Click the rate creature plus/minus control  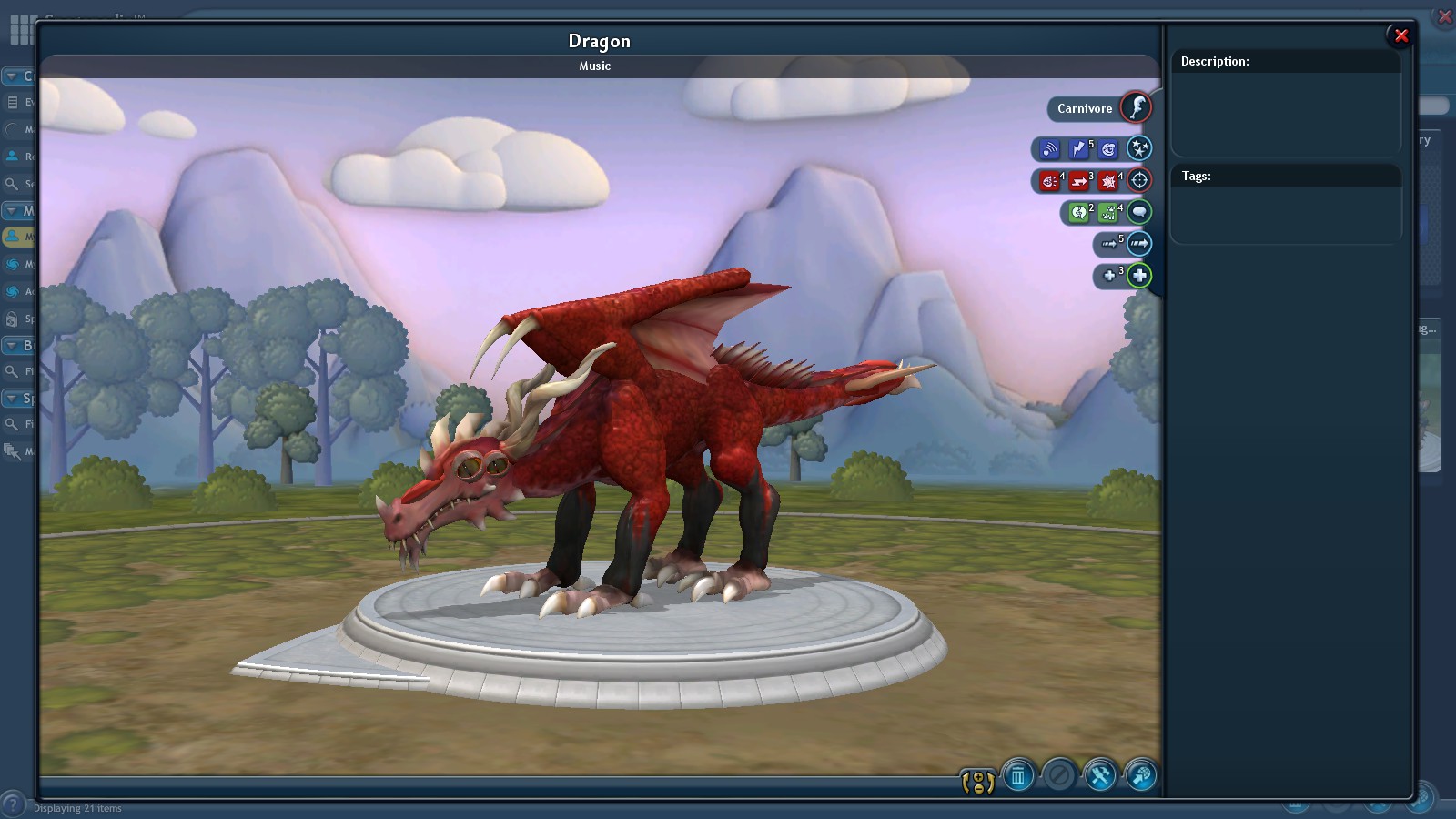[x=978, y=781]
